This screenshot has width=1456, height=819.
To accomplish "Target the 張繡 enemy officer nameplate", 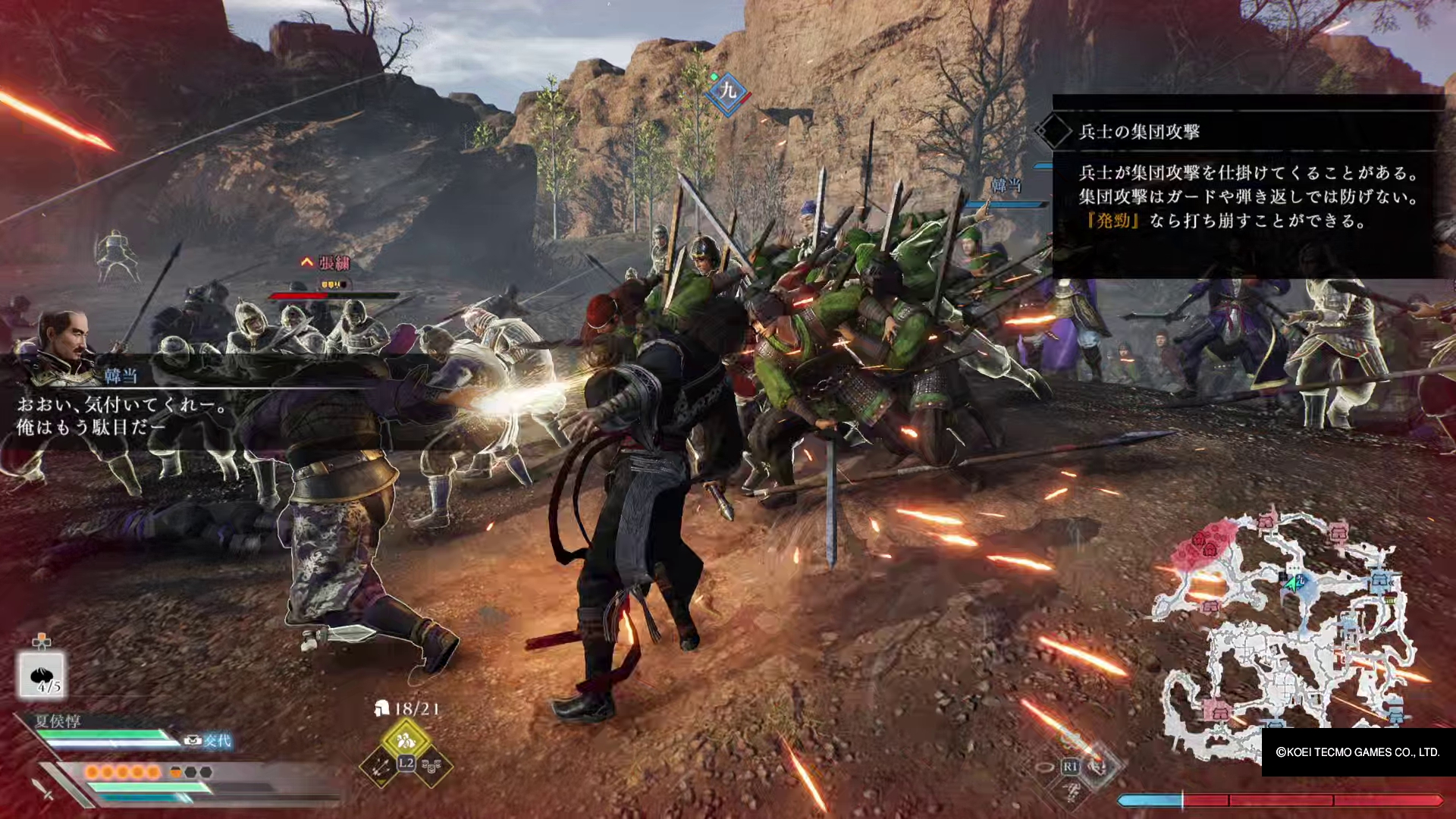I will tap(334, 264).
